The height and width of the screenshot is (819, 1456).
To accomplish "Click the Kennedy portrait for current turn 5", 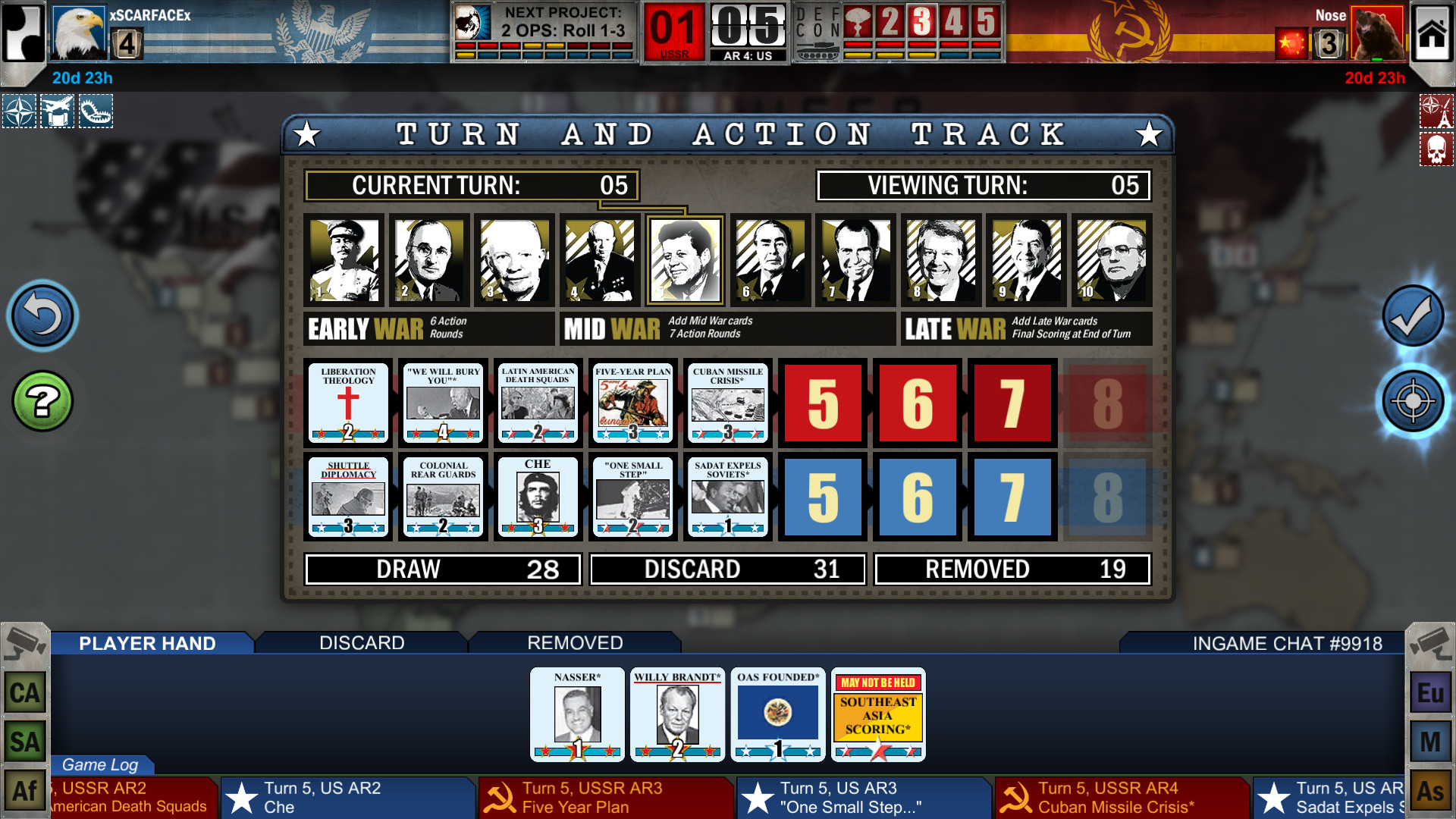I will [x=685, y=259].
